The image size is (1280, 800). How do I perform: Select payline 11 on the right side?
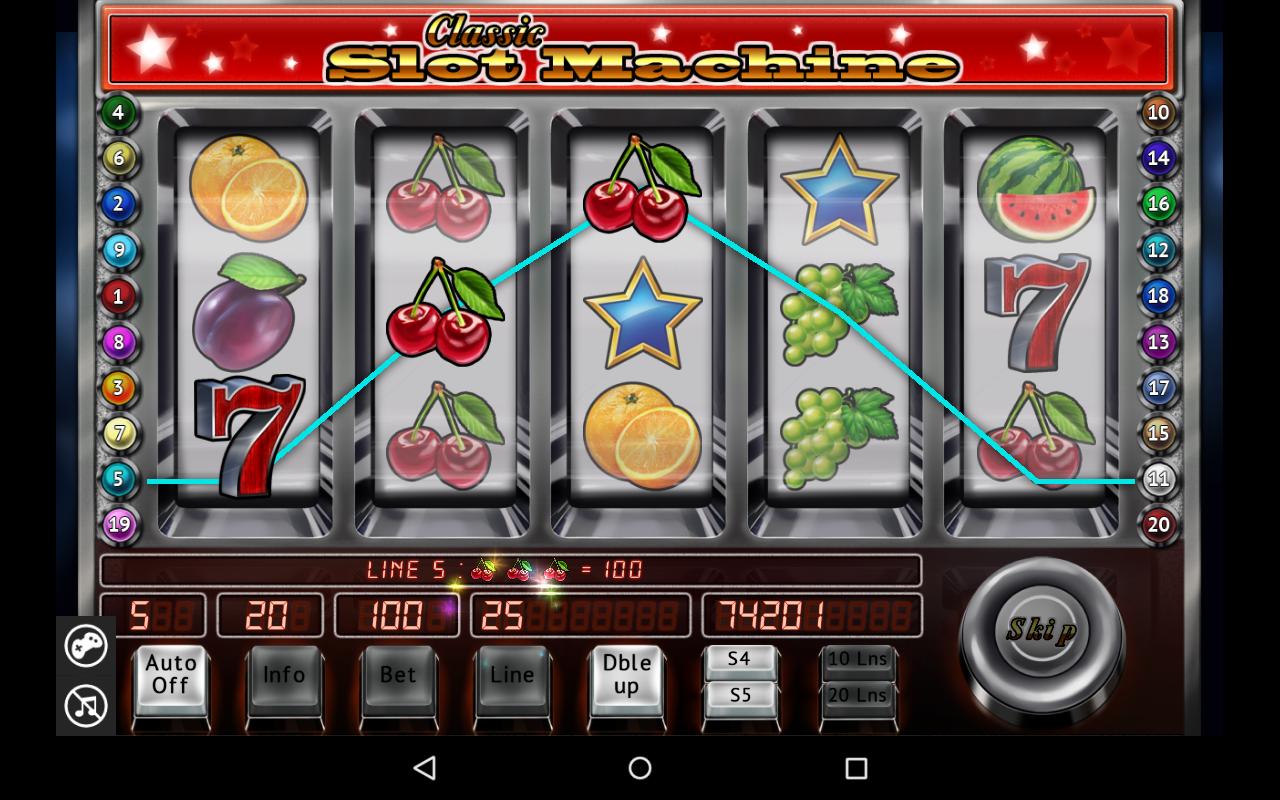[x=1157, y=479]
